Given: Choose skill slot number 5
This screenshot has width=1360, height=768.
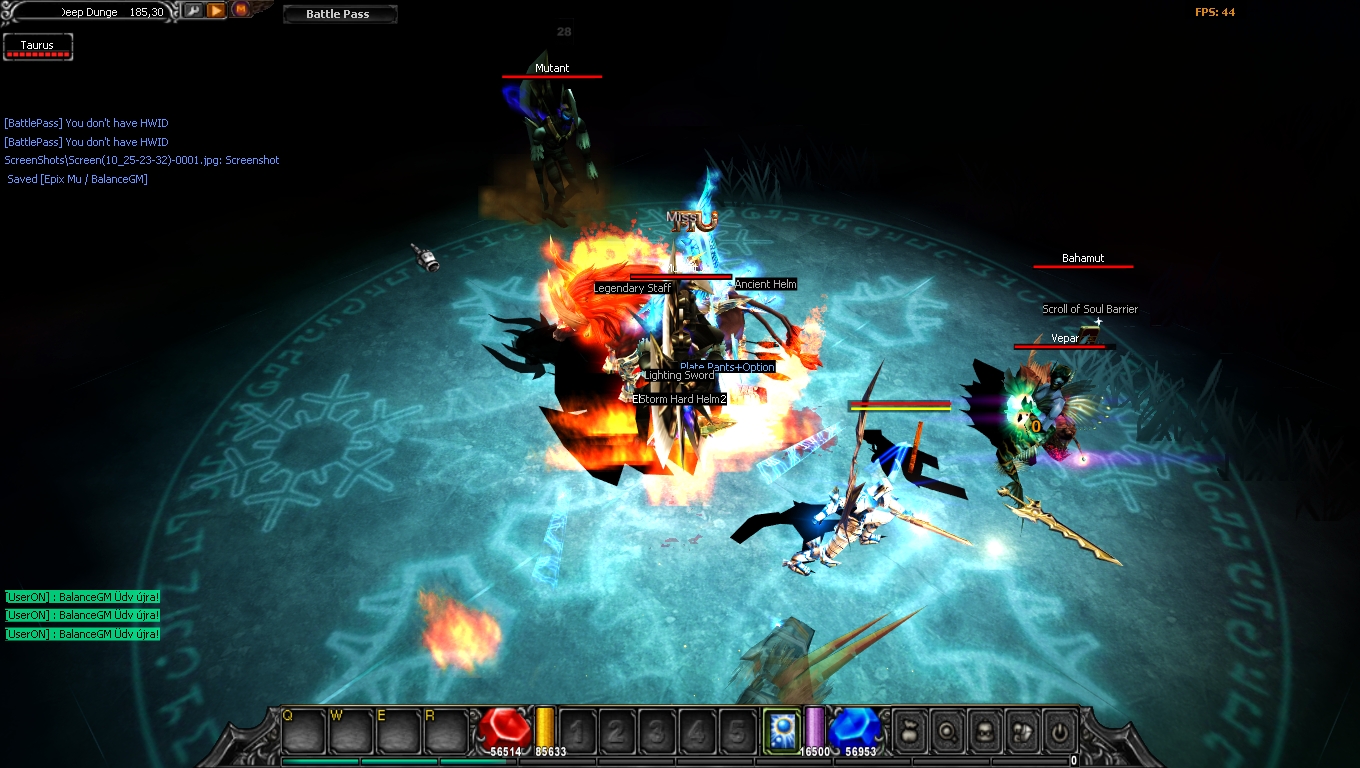Looking at the screenshot, I should [737, 732].
